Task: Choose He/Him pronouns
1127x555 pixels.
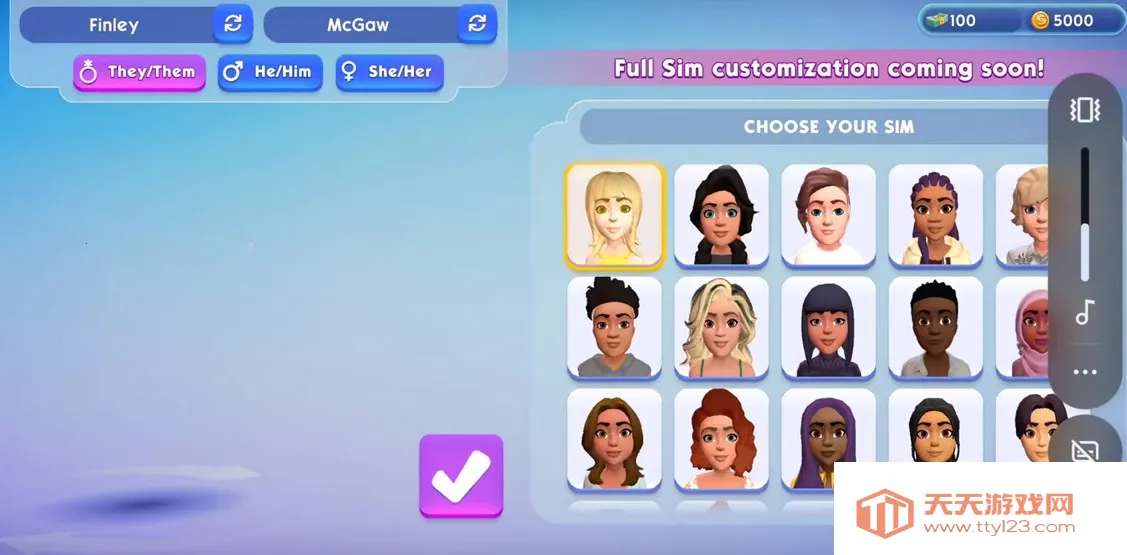Action: [x=270, y=72]
